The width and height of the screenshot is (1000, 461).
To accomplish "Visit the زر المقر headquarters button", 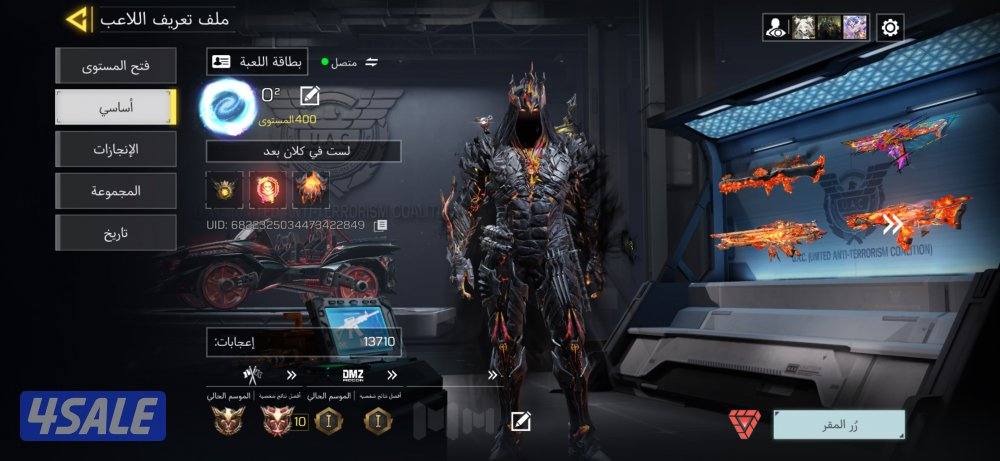I will [838, 424].
